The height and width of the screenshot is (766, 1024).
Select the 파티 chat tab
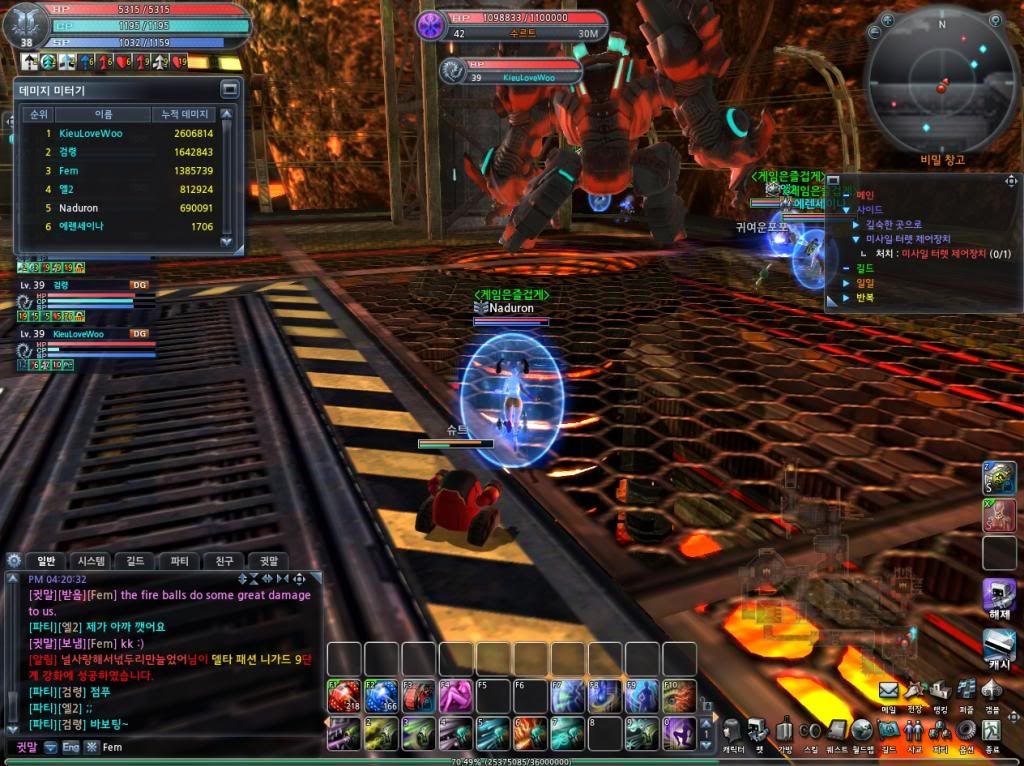[179, 561]
